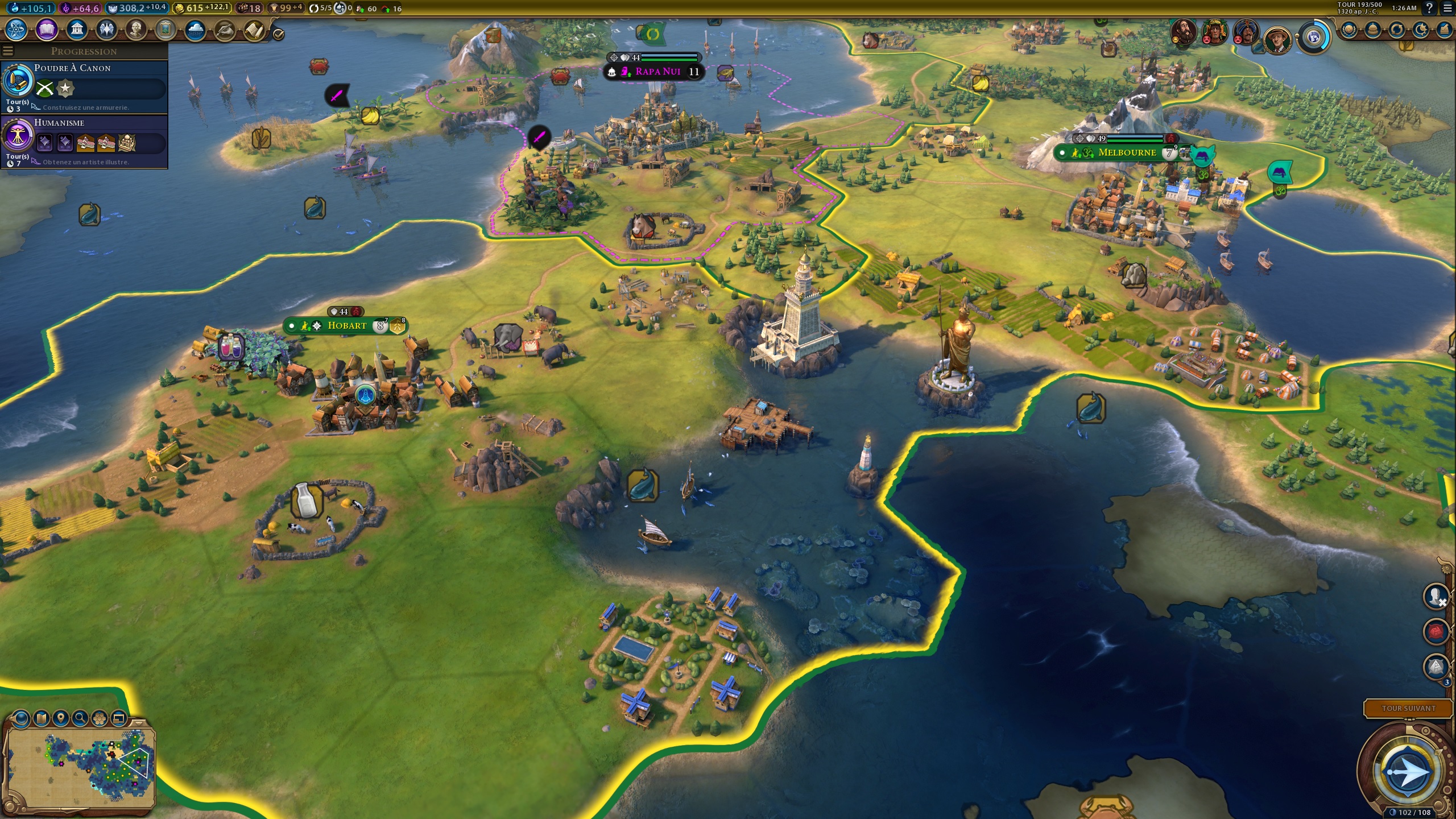Open the minimap search magnifier tool

[80, 719]
